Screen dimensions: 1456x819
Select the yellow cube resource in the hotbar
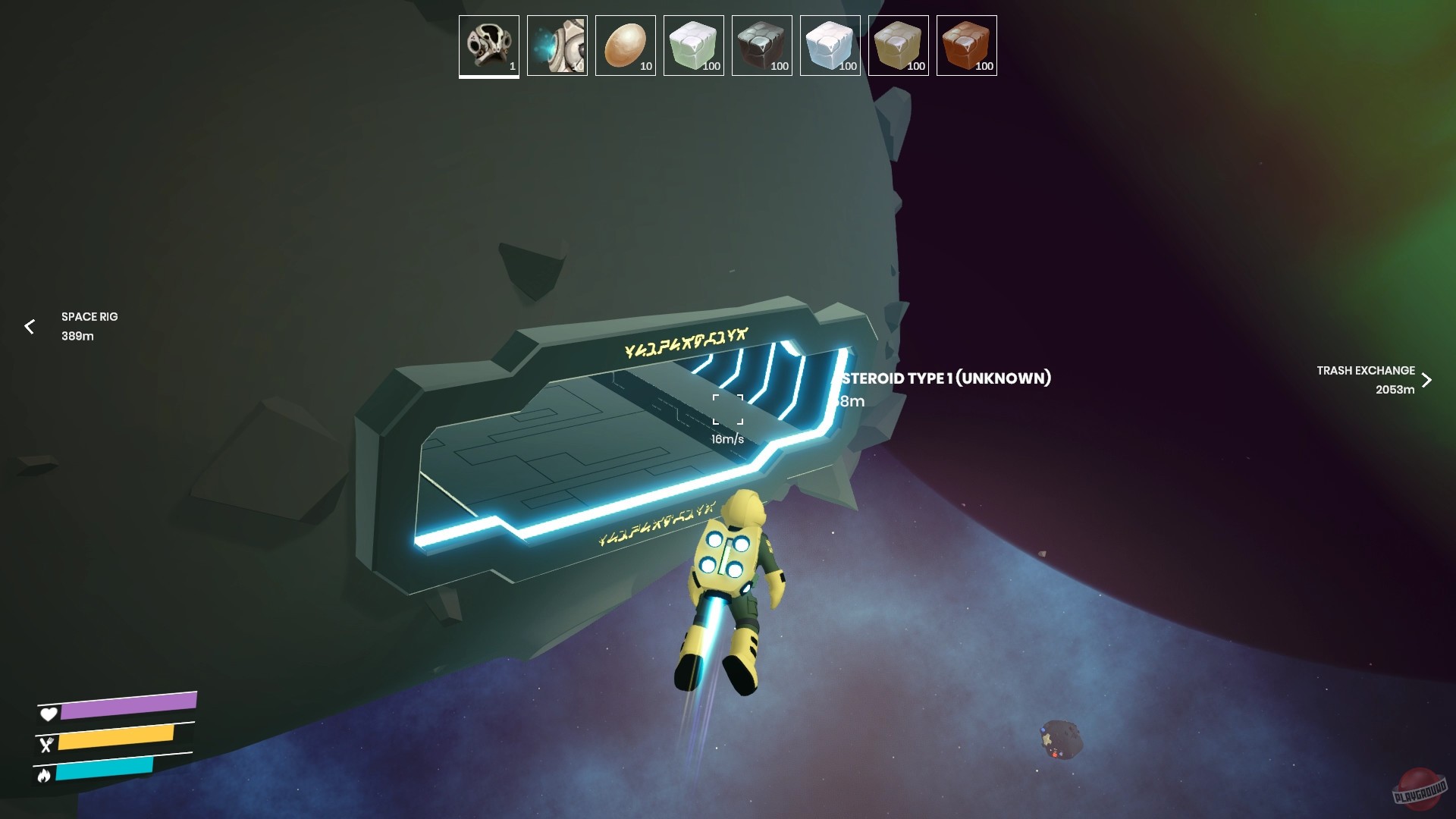pyautogui.click(x=897, y=45)
